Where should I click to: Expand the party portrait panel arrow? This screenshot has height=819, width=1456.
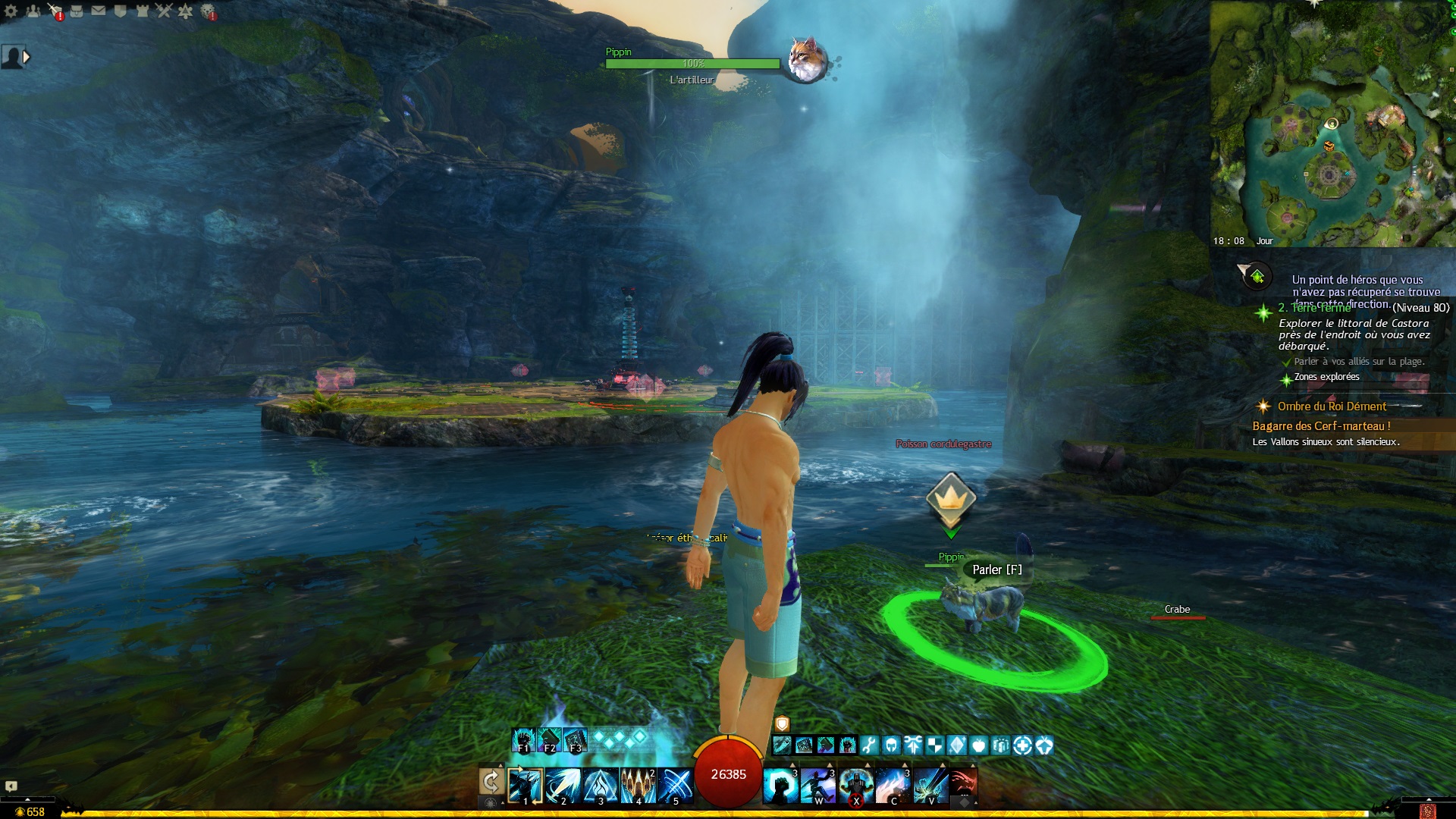(x=27, y=57)
